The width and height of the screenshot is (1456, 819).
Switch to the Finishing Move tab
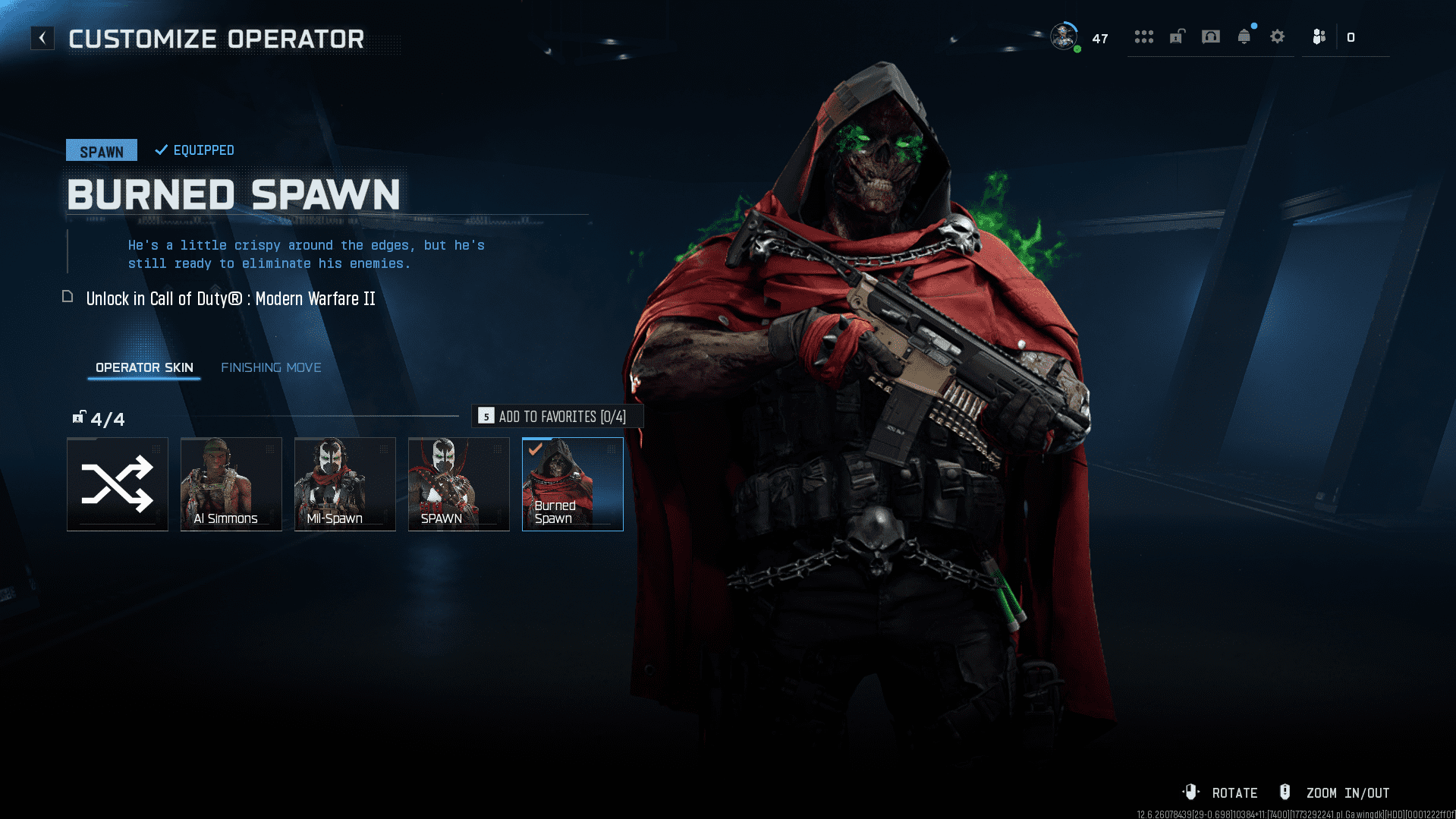271,367
